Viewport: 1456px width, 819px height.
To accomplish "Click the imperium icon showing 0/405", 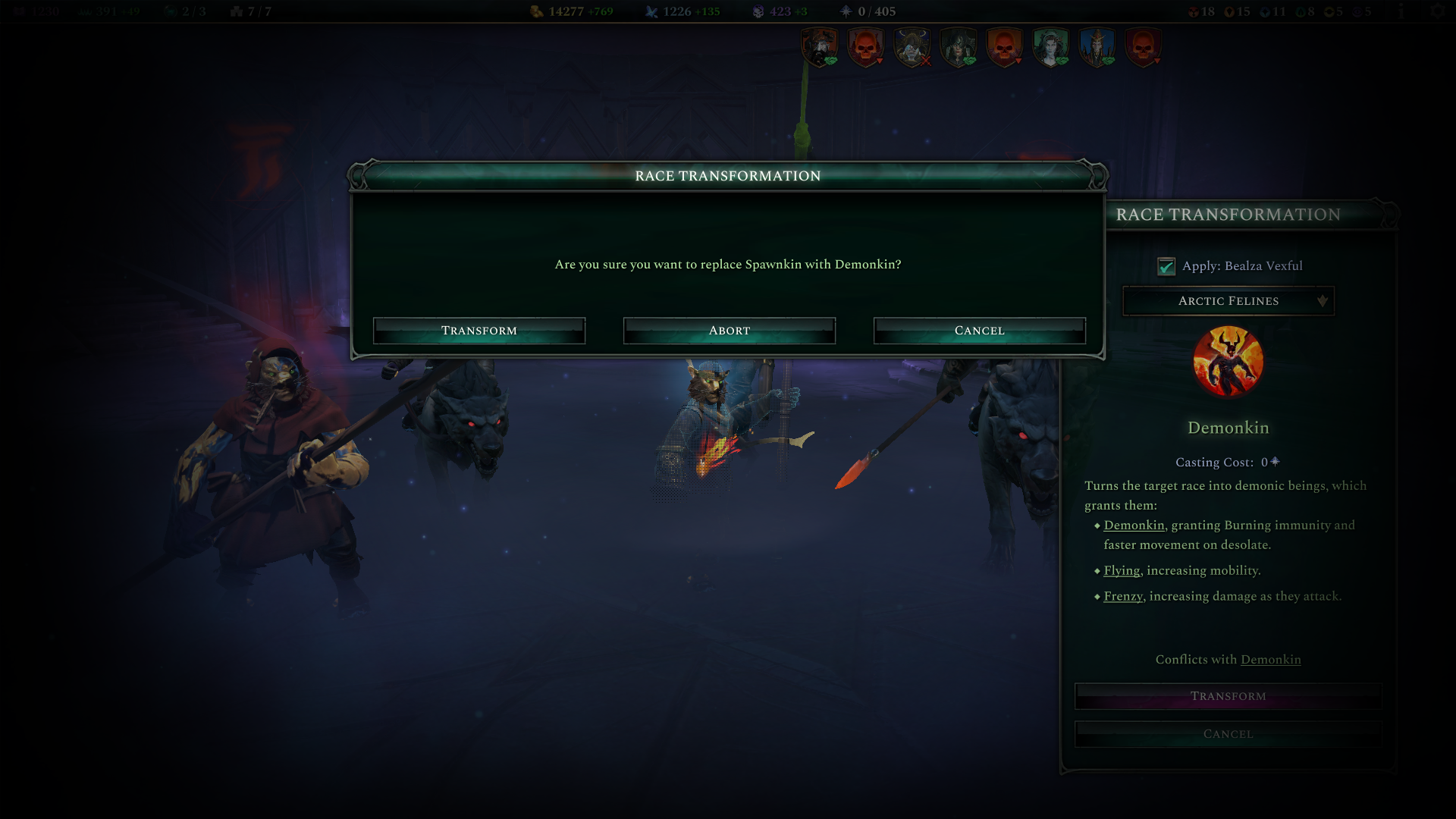I will (x=846, y=11).
